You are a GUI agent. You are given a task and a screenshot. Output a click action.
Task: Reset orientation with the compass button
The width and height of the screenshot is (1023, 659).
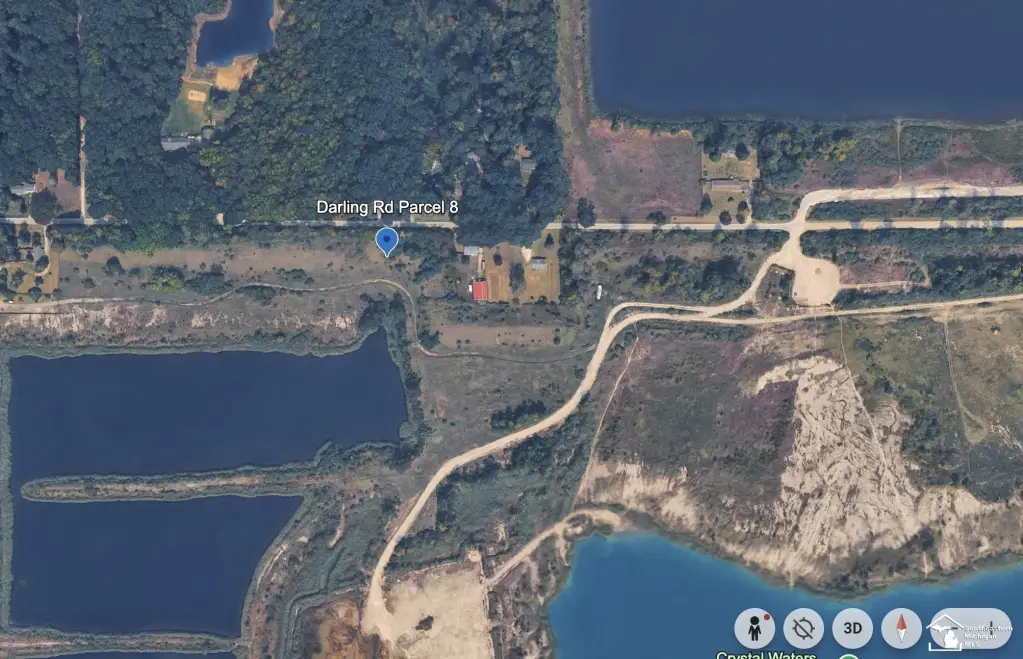(901, 628)
